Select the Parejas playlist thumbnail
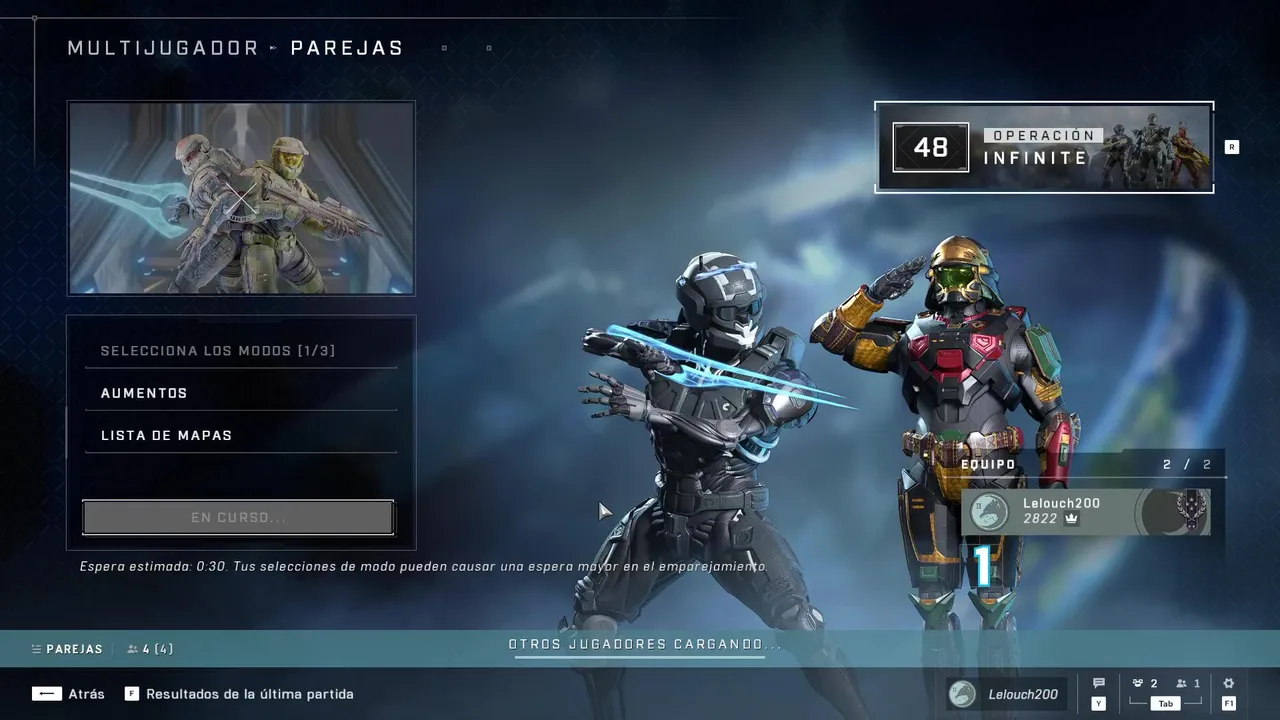The image size is (1280, 720). pyautogui.click(x=241, y=198)
